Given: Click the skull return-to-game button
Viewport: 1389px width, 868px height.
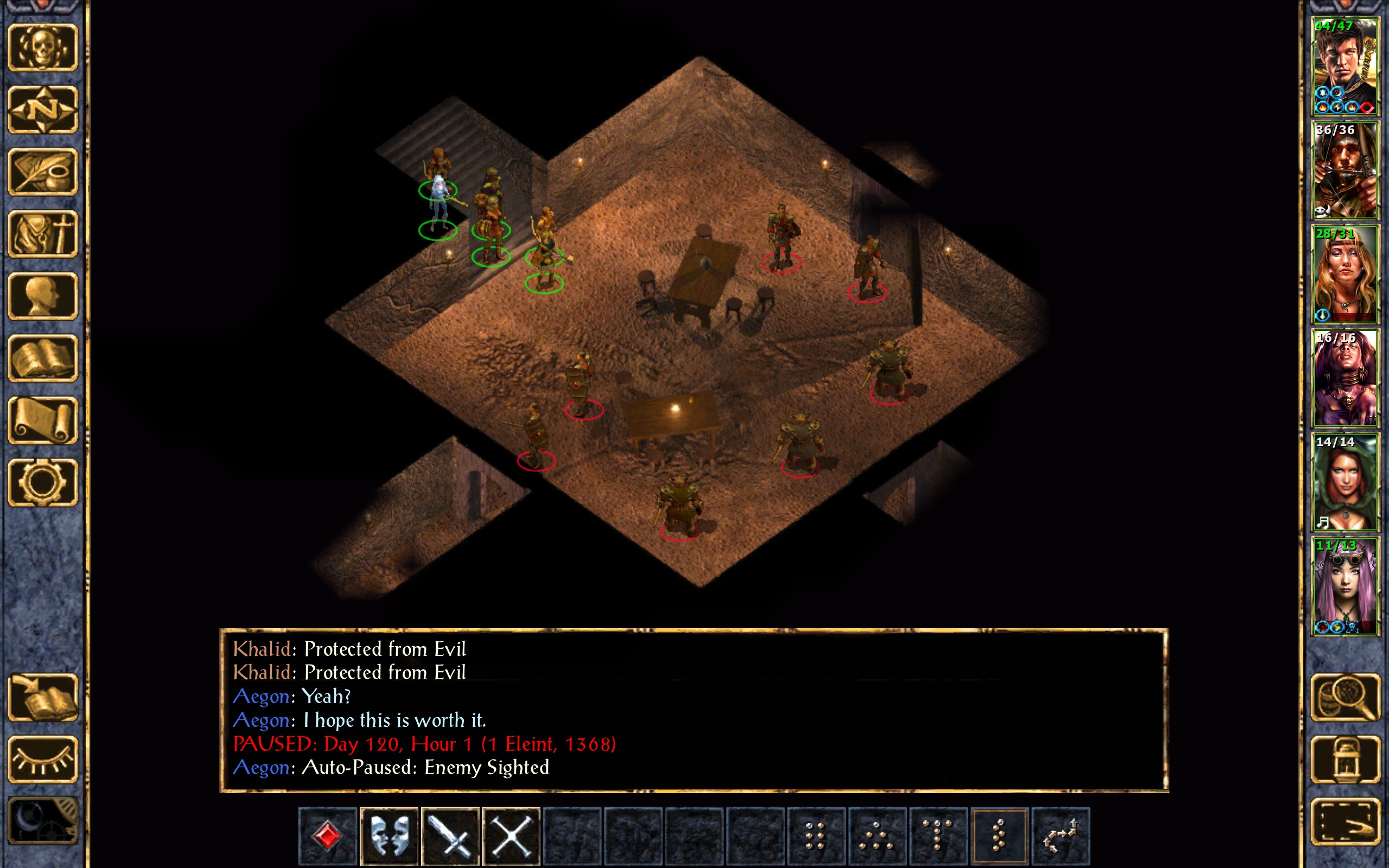Looking at the screenshot, I should (x=42, y=48).
